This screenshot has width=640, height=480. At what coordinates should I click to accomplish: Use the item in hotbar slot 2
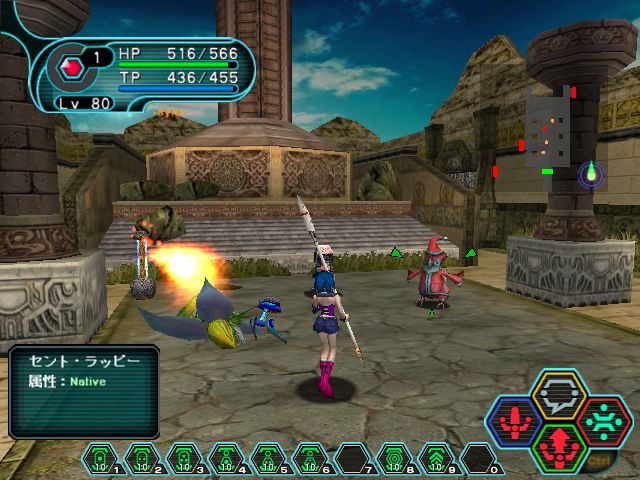point(143,459)
